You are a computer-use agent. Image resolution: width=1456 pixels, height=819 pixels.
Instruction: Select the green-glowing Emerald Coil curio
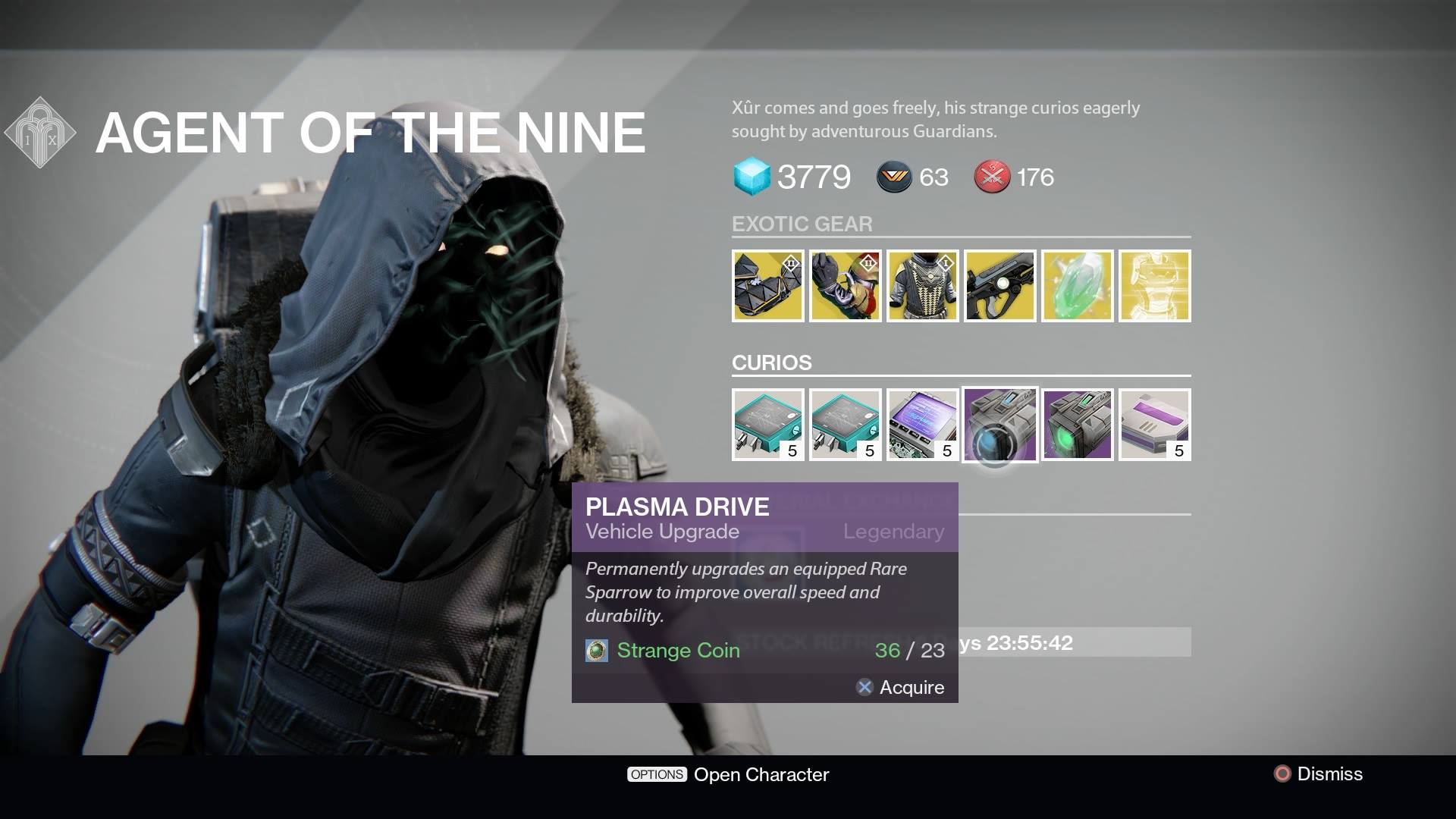point(1077,425)
